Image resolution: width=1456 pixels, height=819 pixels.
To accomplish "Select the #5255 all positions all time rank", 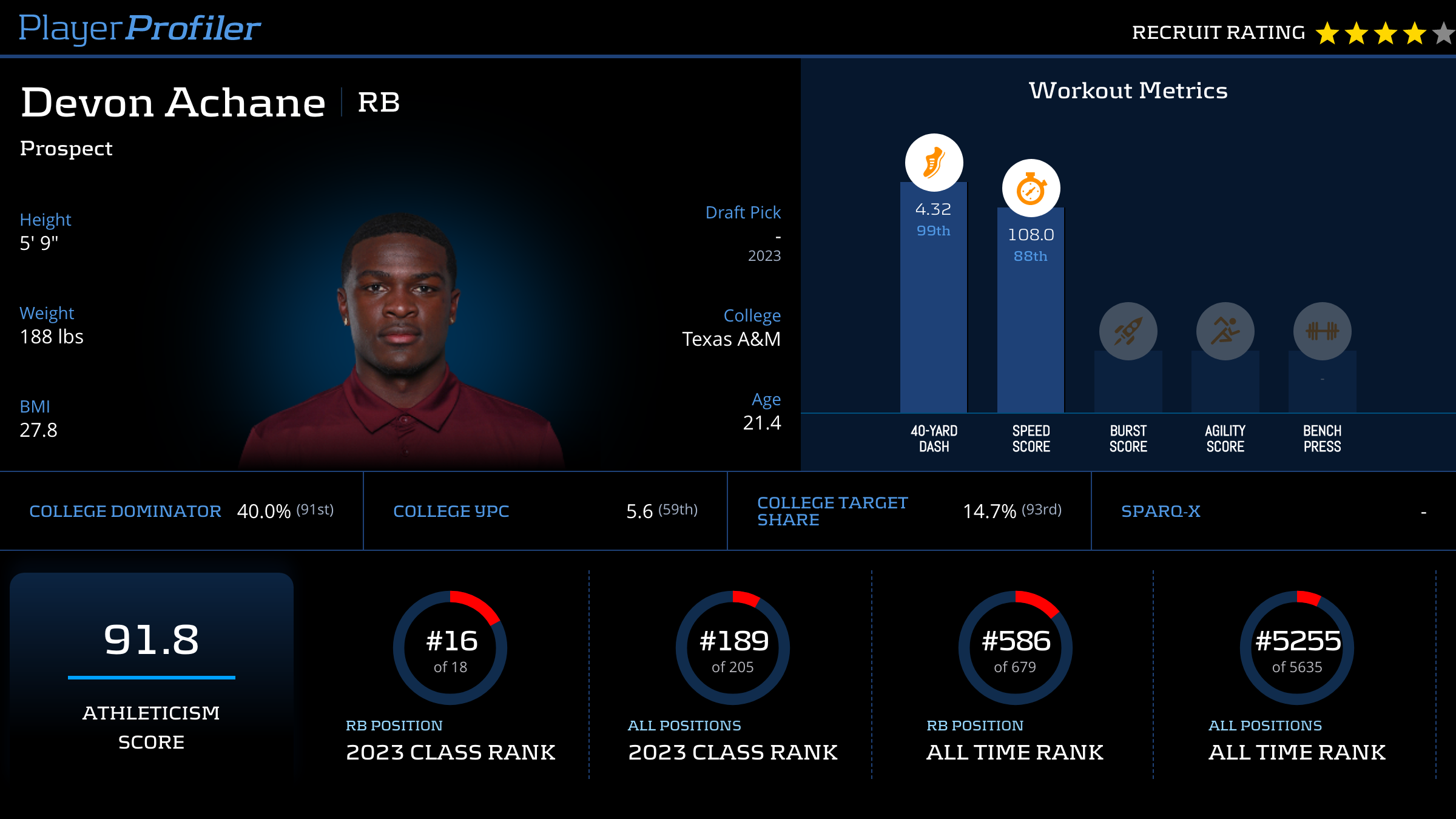I will point(1297,648).
